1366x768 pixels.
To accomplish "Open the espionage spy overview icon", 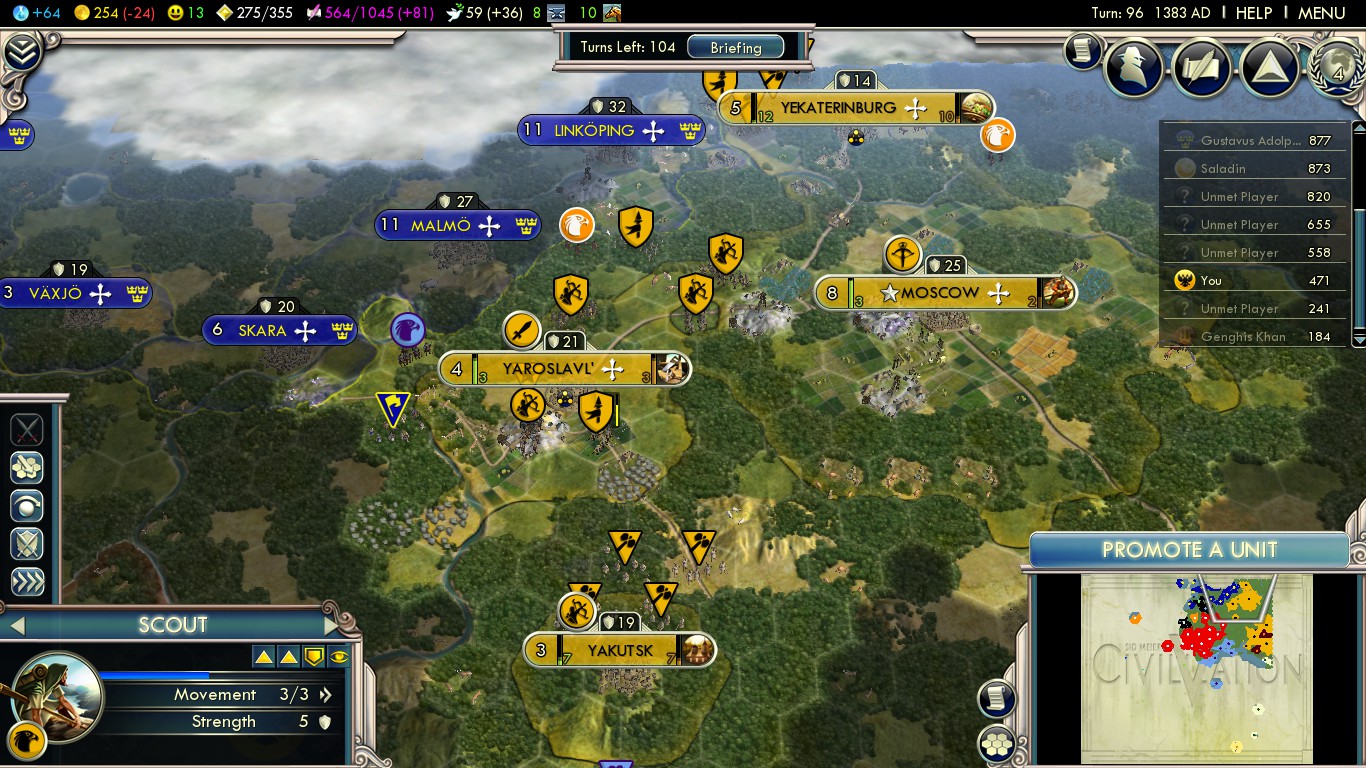I will [1134, 66].
